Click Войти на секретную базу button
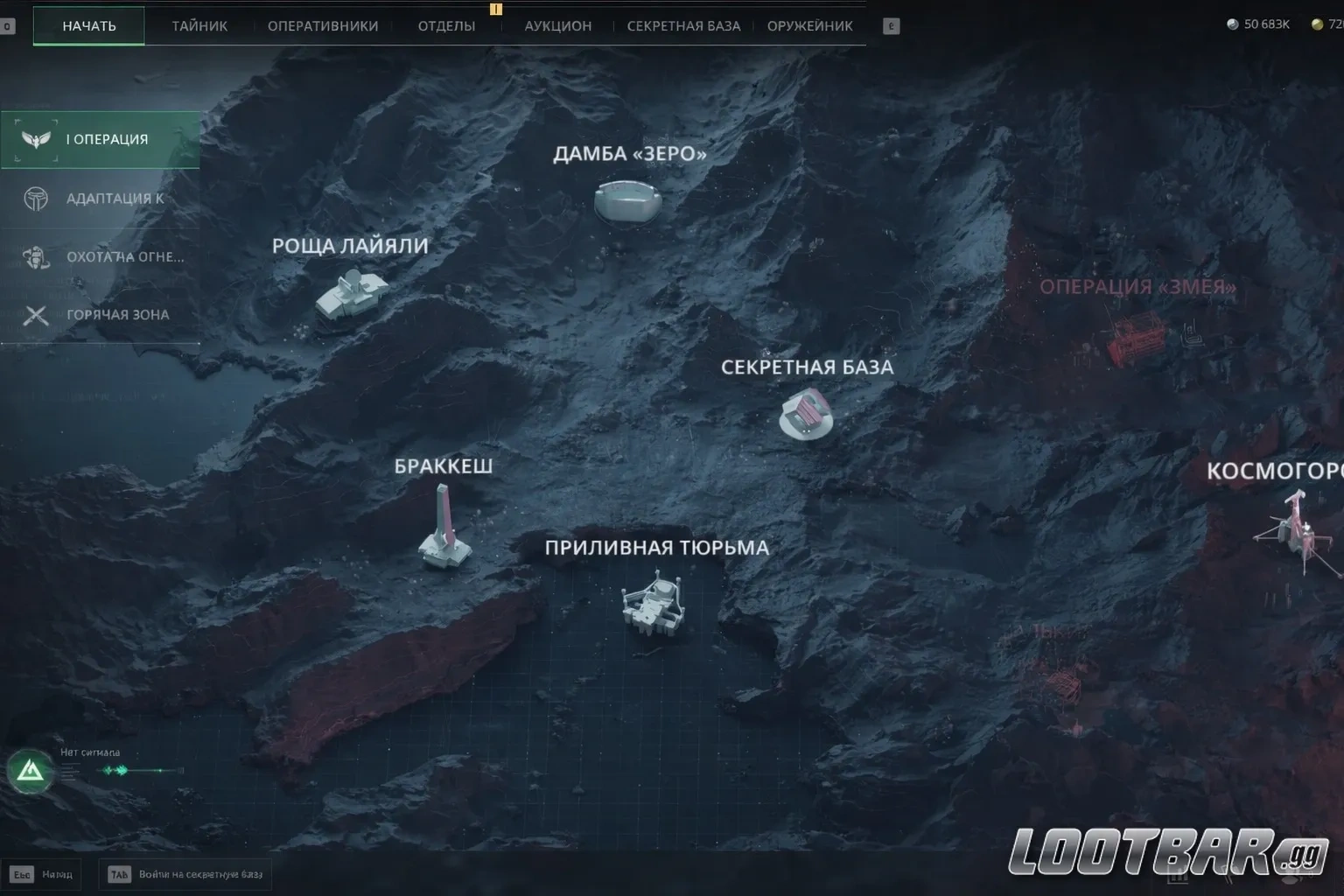 point(186,873)
